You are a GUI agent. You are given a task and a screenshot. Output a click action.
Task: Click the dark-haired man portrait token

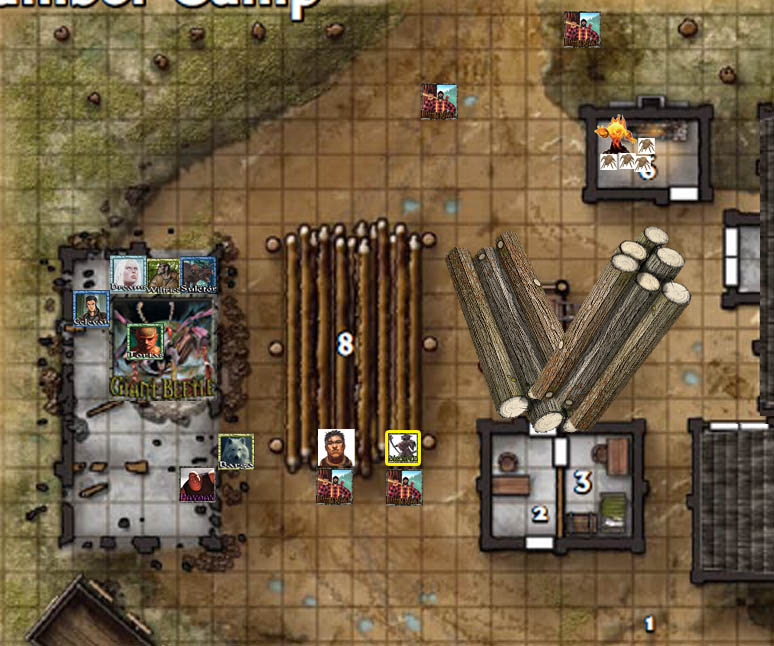coord(336,448)
